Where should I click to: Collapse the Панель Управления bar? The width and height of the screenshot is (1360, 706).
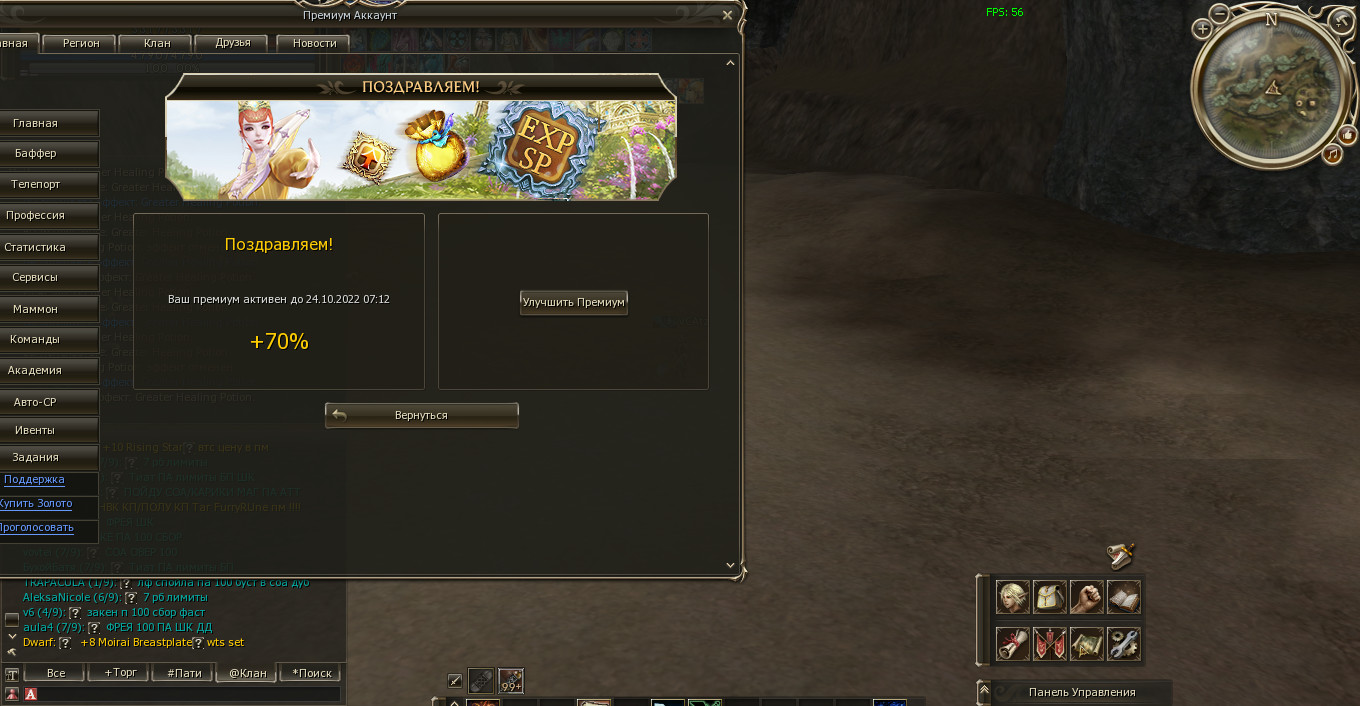point(984,690)
